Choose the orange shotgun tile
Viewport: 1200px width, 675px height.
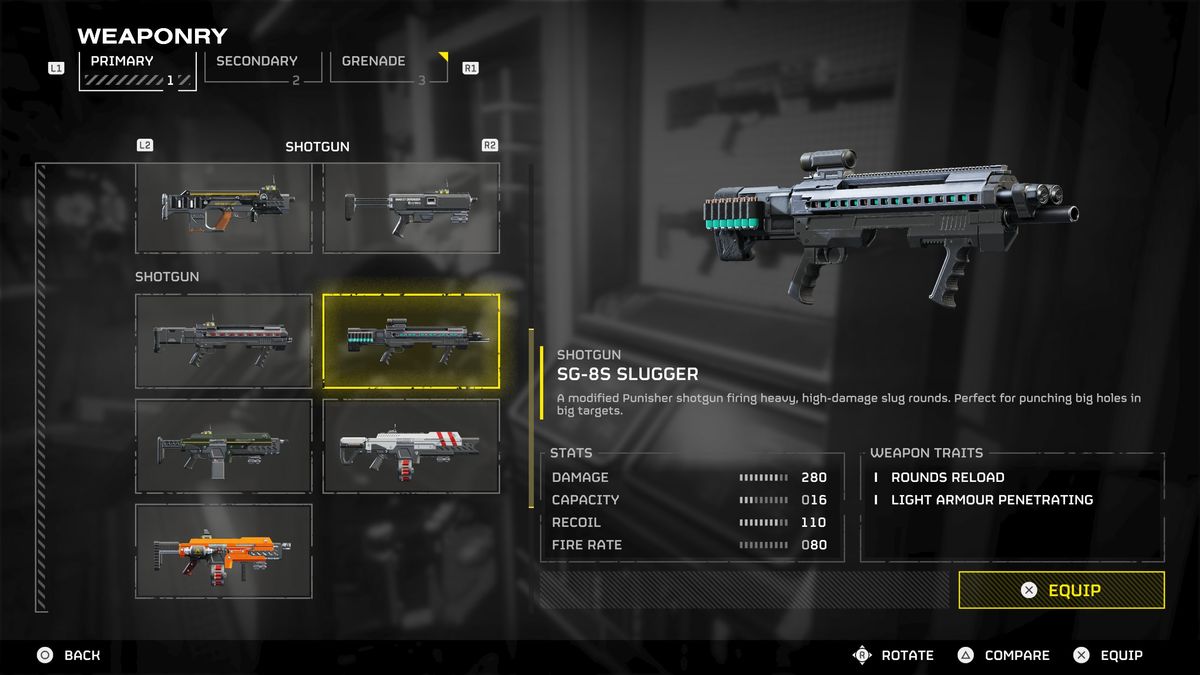224,551
